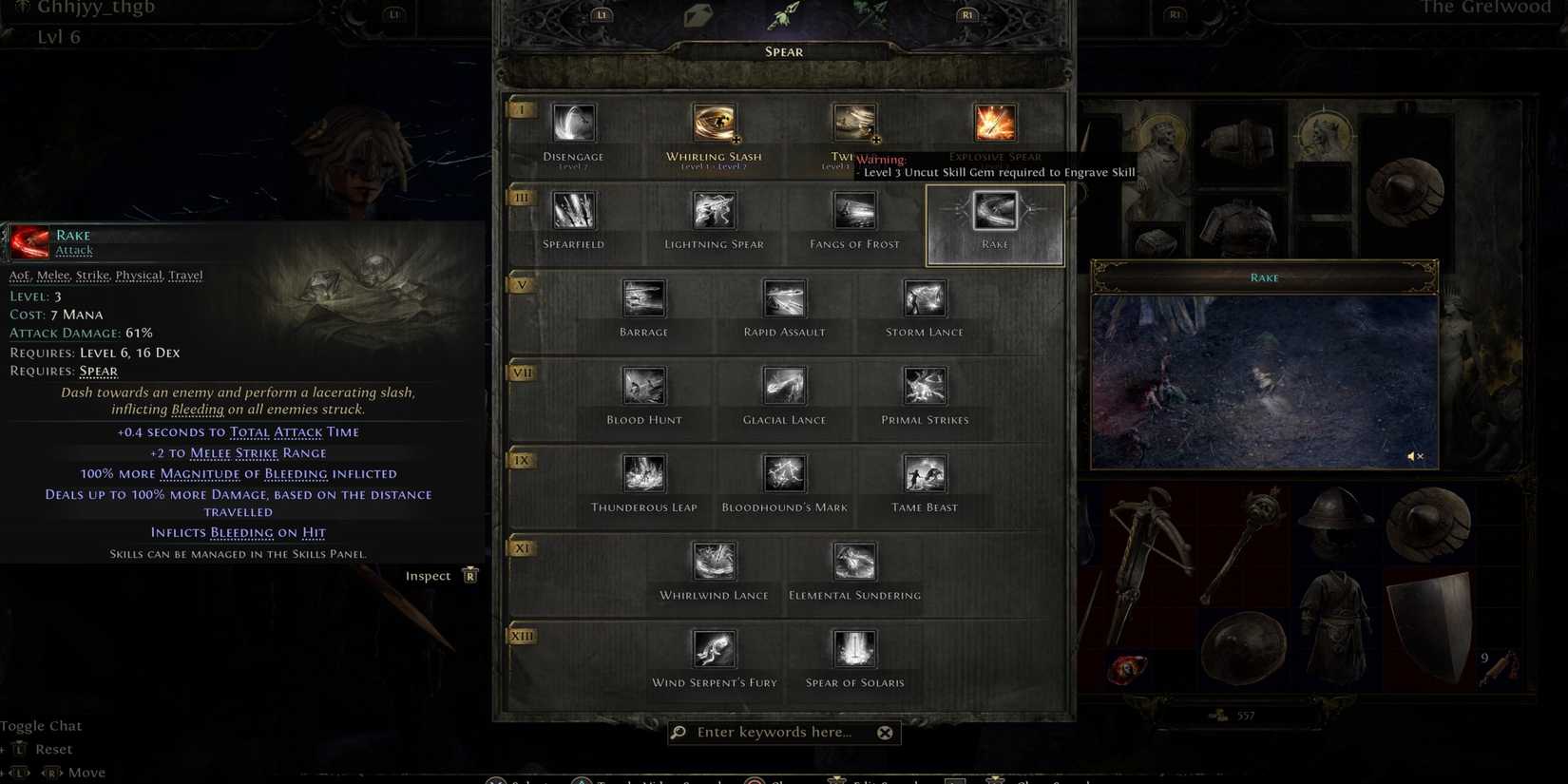Click the Spear tab heading

(784, 51)
